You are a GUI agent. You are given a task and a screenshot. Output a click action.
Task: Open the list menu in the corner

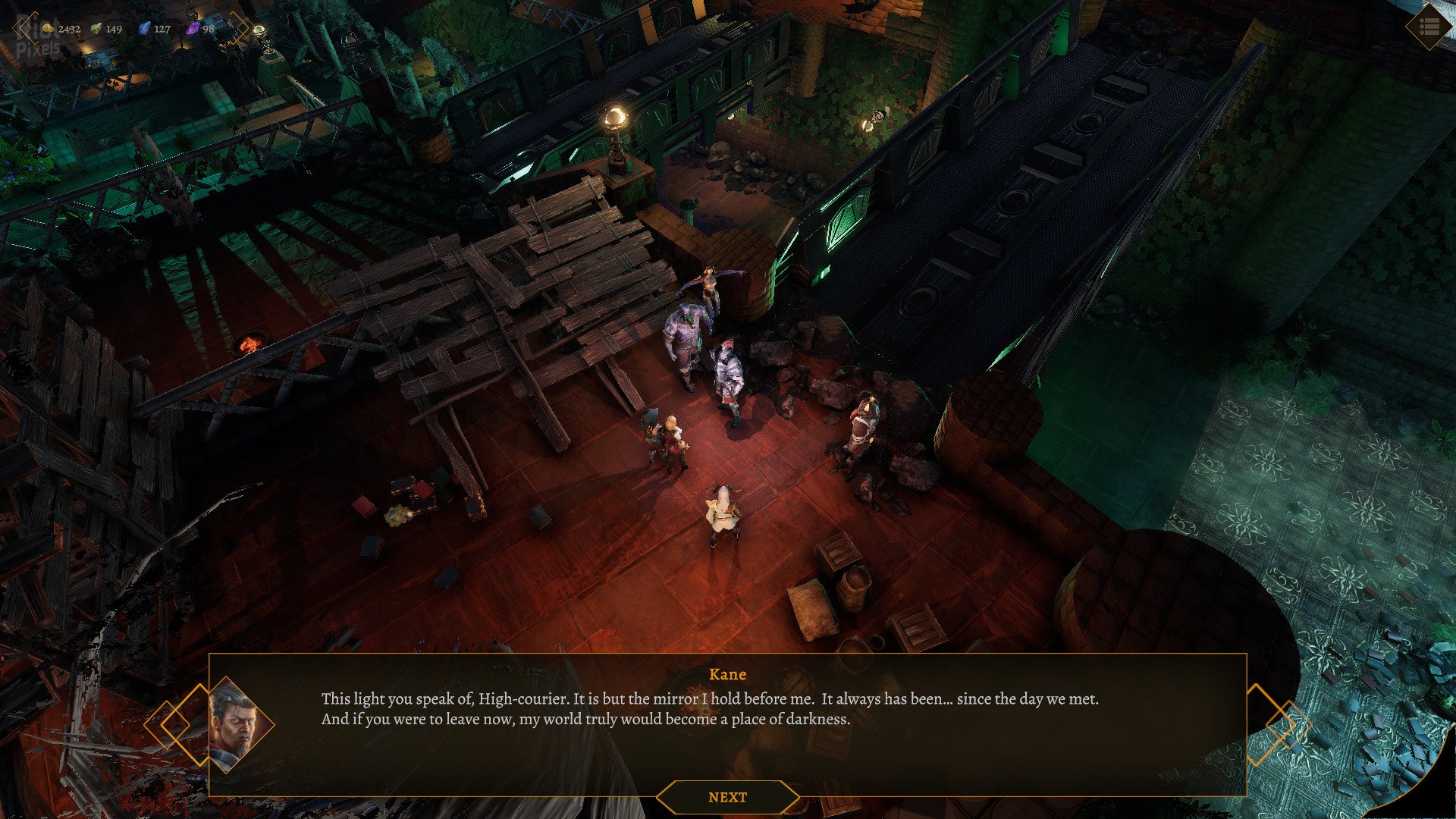(1429, 27)
